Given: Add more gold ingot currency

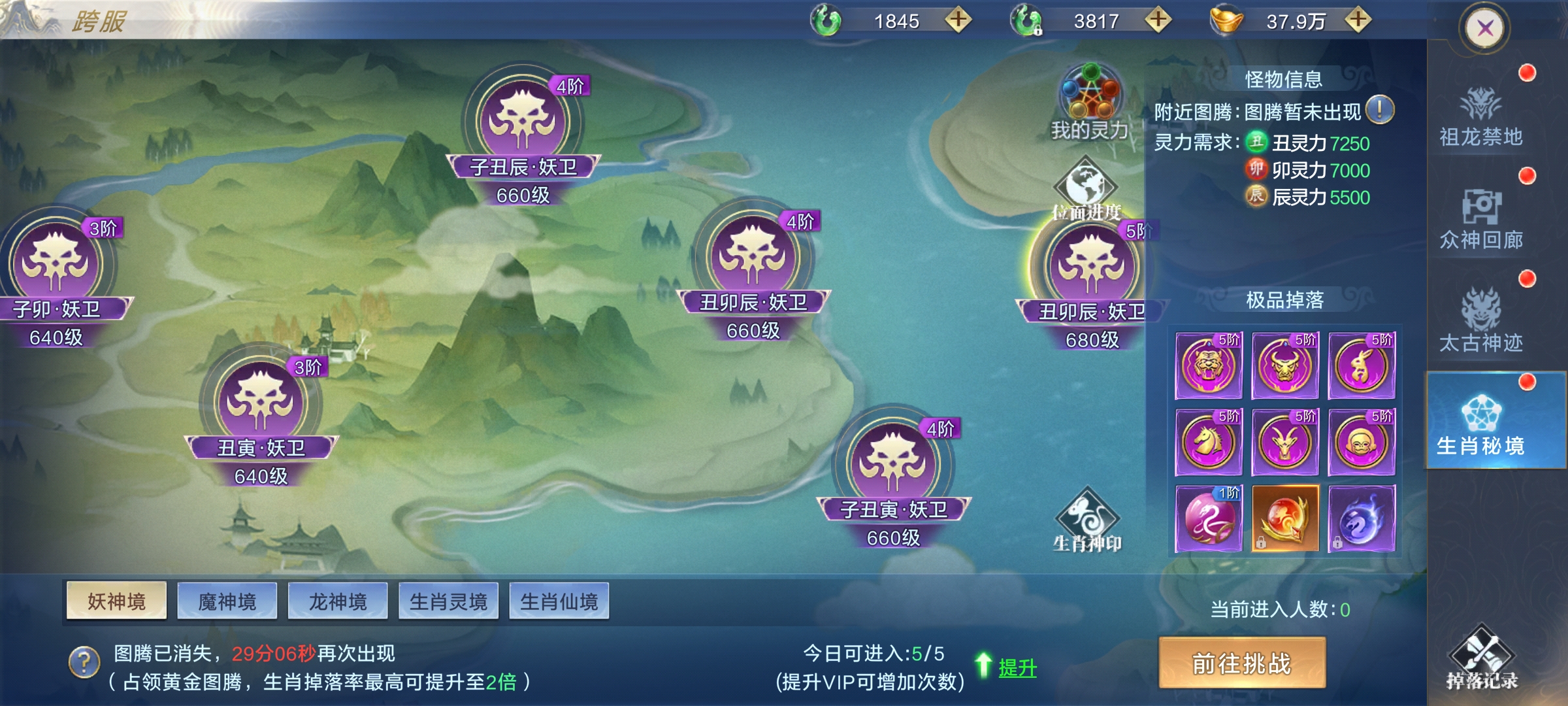Looking at the screenshot, I should click(x=1358, y=20).
